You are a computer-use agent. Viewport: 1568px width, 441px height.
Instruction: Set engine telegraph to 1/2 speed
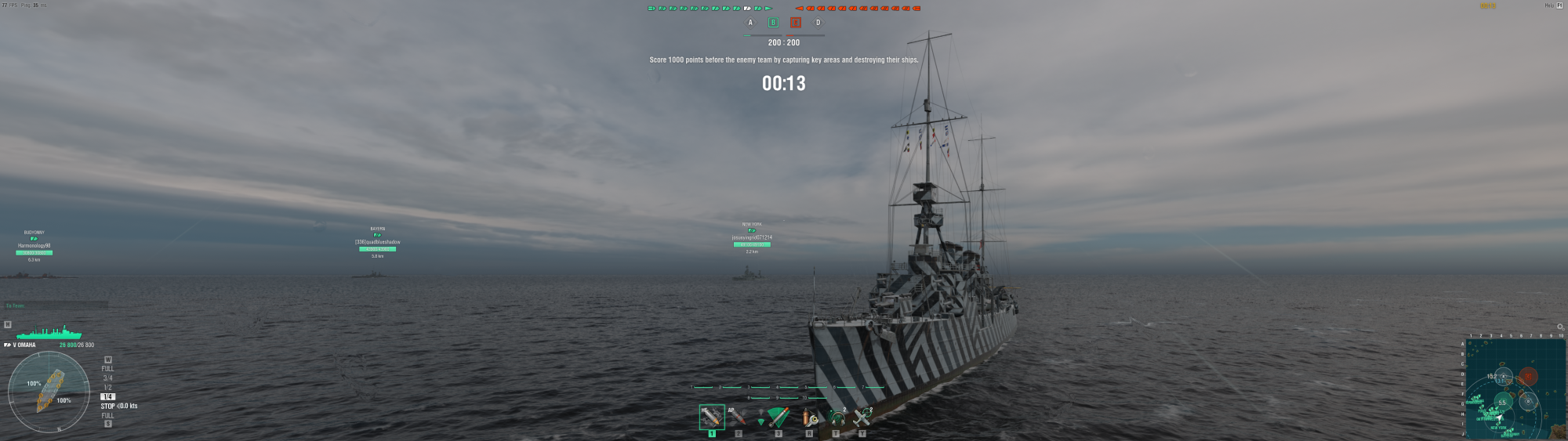tap(107, 388)
